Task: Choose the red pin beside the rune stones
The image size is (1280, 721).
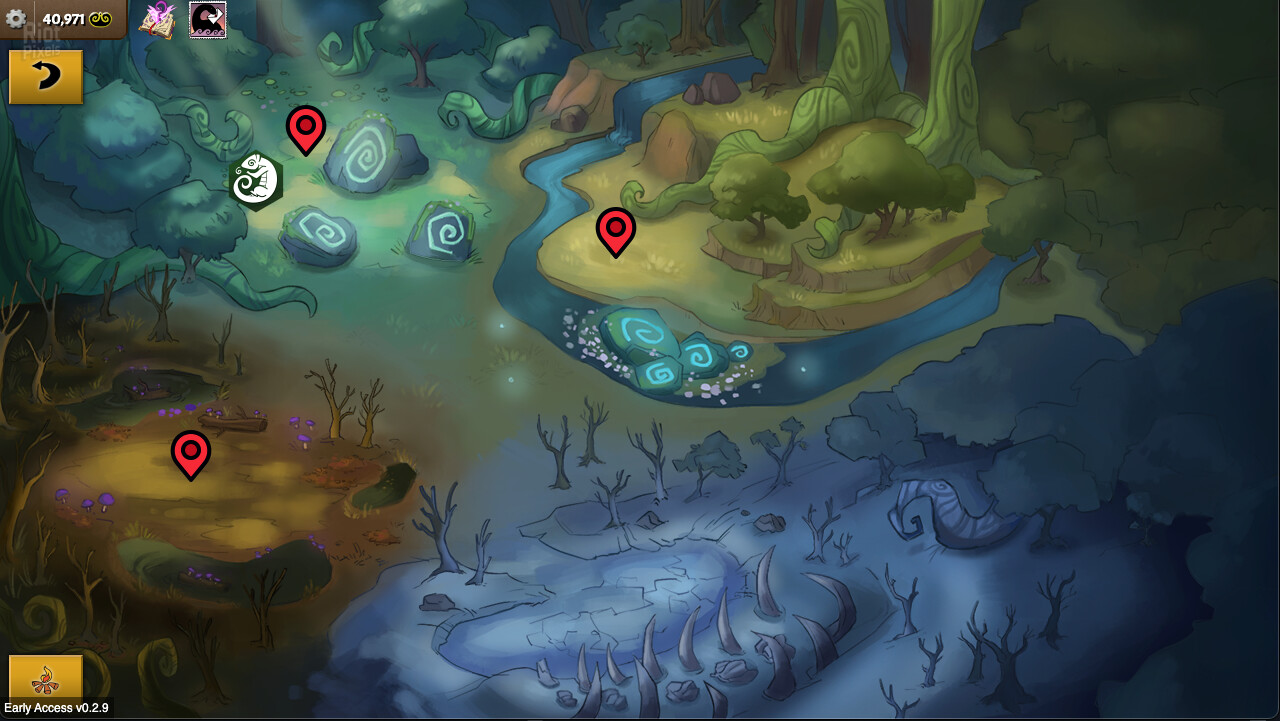Action: [x=306, y=128]
